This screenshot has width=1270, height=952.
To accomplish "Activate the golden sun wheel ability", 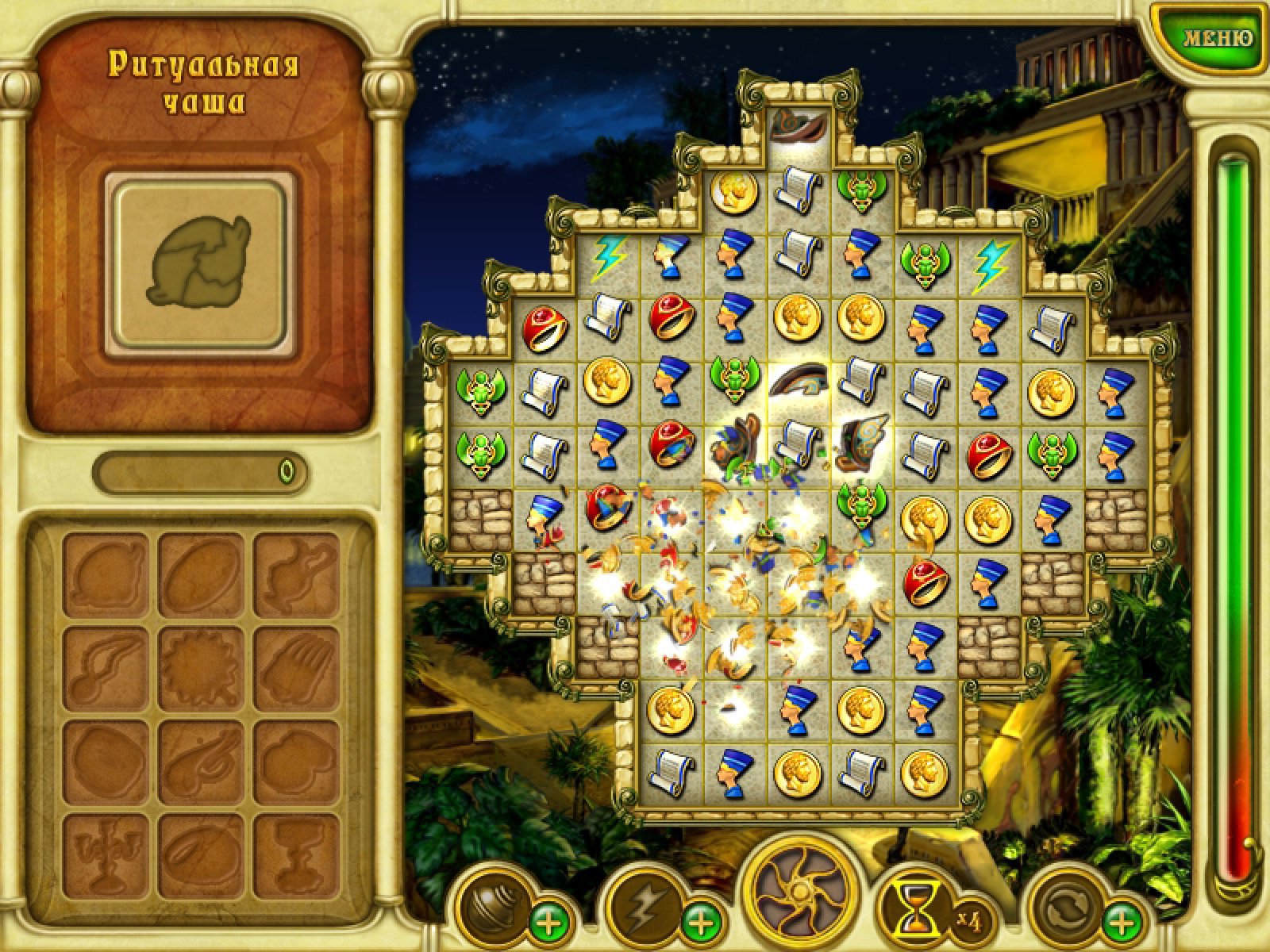I will point(802,892).
